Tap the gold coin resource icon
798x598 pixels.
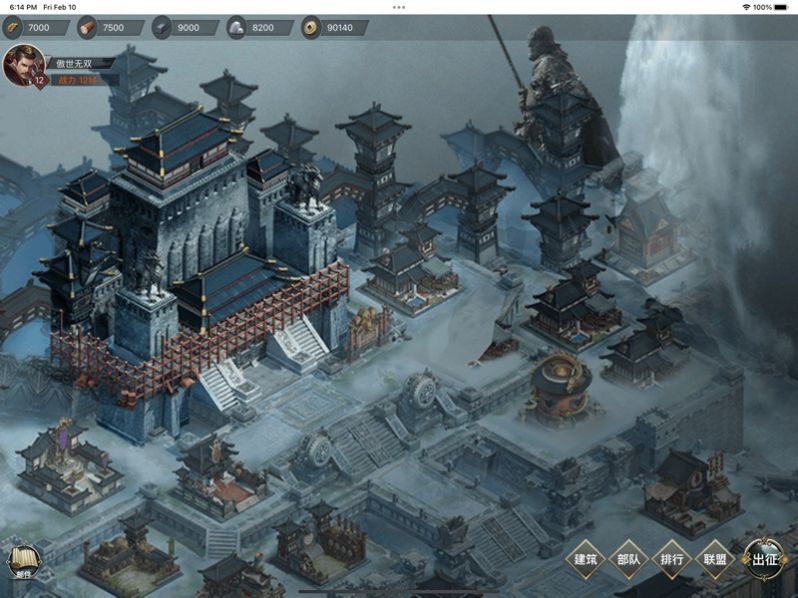coord(311,27)
